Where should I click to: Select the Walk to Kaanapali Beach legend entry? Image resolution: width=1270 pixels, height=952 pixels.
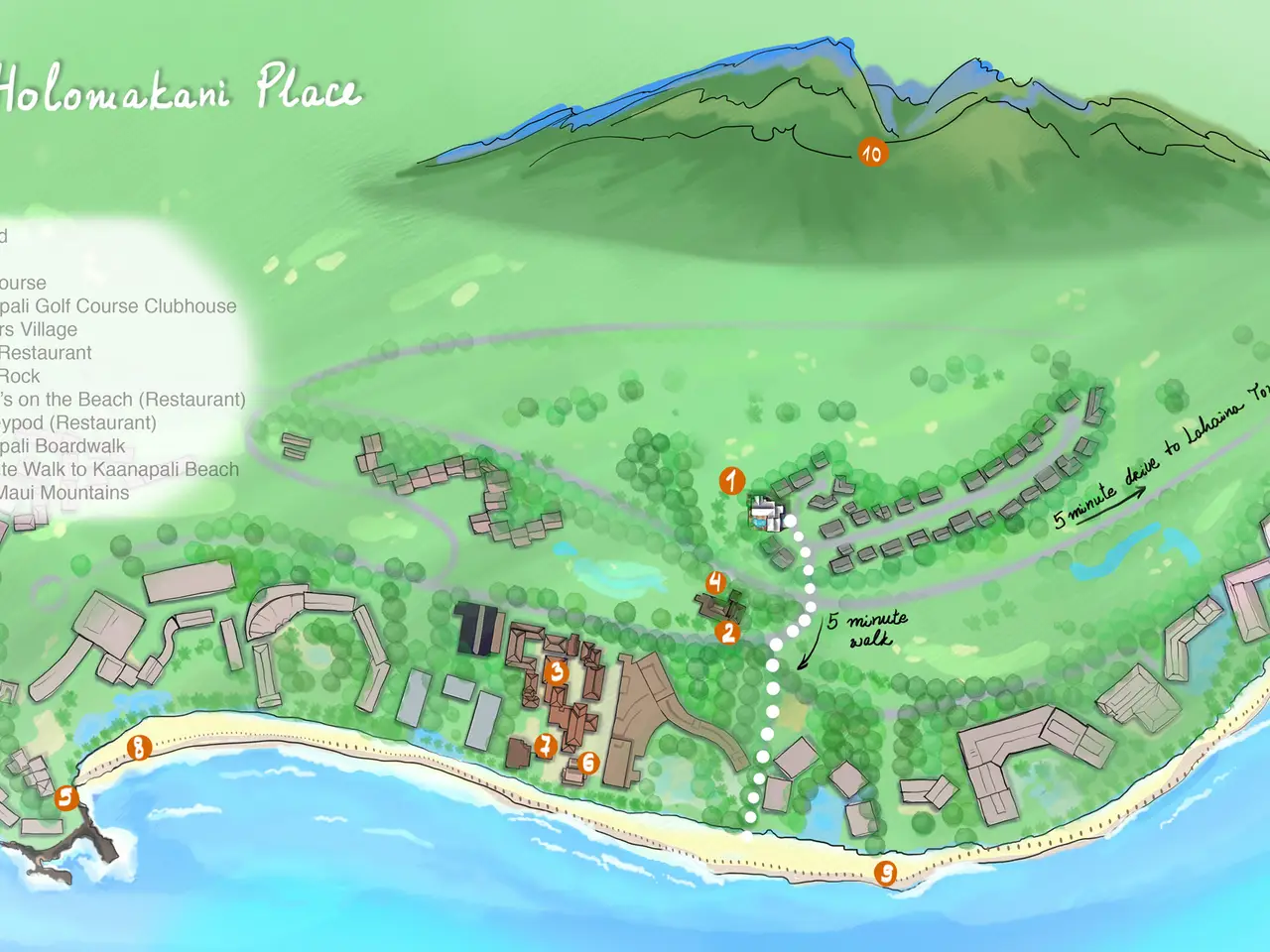coord(119,470)
